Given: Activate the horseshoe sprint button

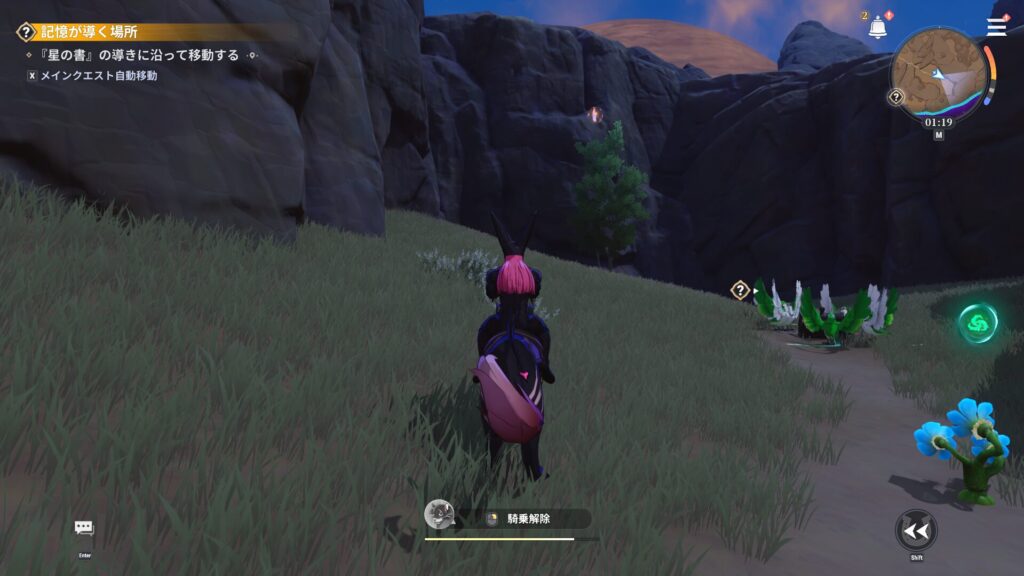Looking at the screenshot, I should 915,530.
